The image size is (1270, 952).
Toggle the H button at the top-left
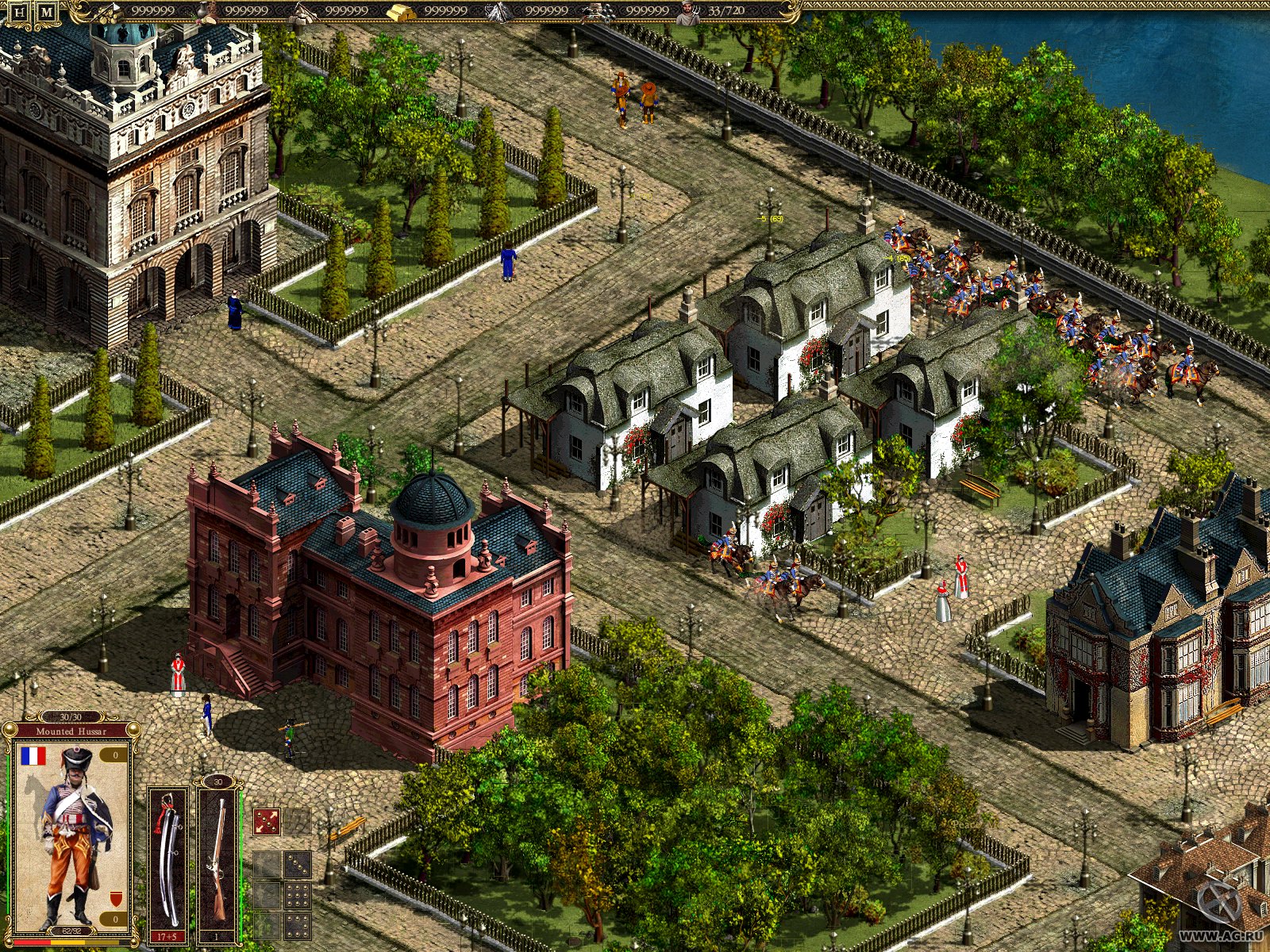17,11
